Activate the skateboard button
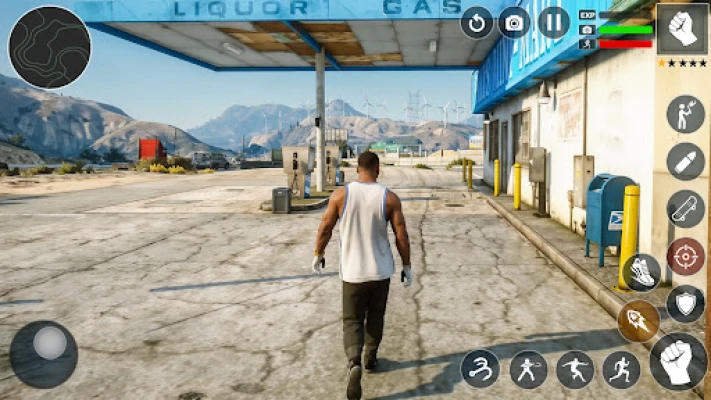This screenshot has height=400, width=711. (685, 209)
